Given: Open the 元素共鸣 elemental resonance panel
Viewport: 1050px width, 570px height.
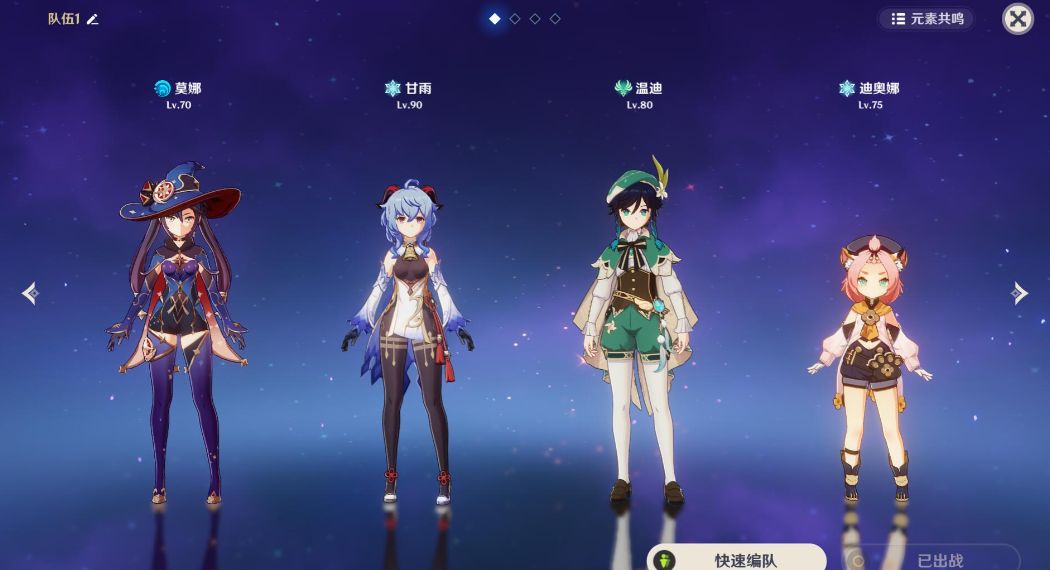Looking at the screenshot, I should (x=926, y=19).
